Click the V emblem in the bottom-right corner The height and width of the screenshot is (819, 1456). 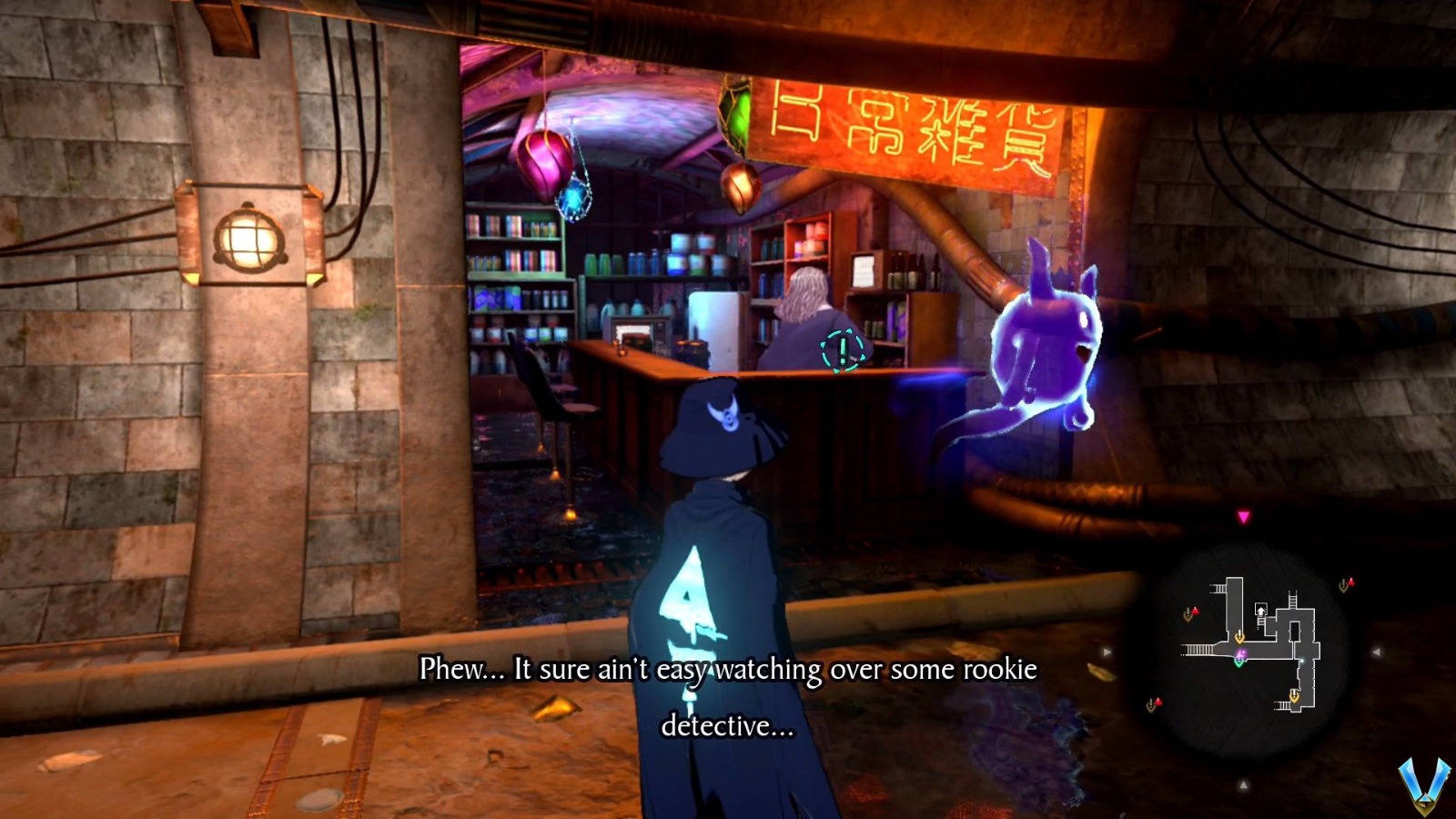(x=1424, y=784)
